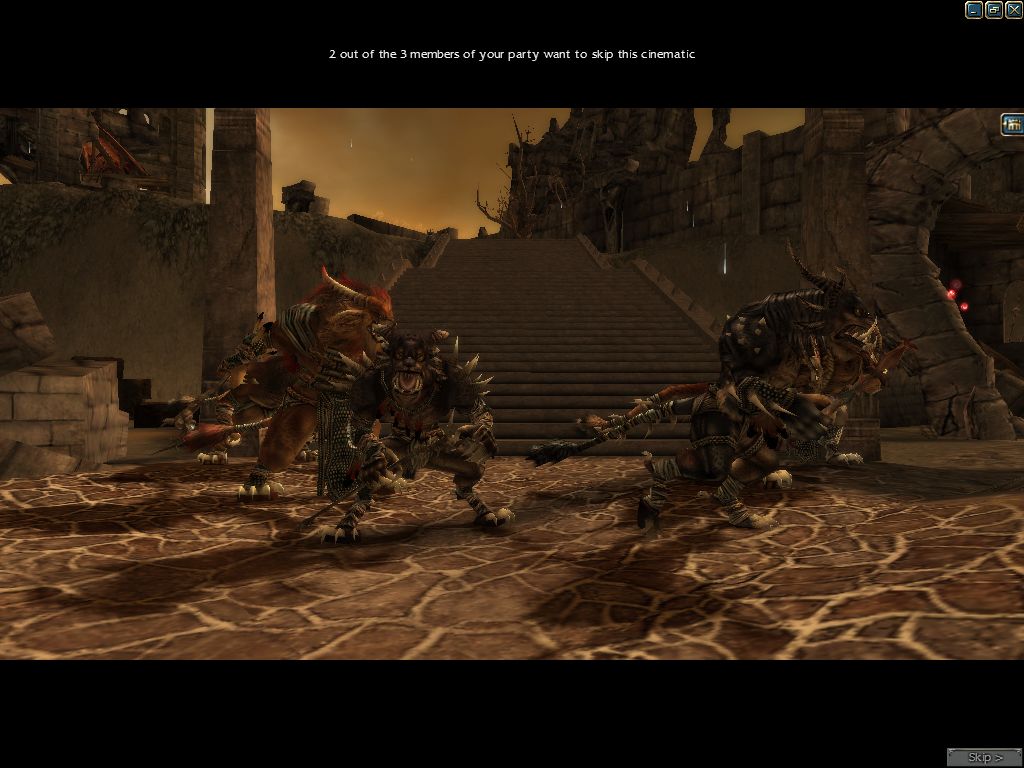
Task: Skip the cinematic with the Skip button
Action: 984,757
